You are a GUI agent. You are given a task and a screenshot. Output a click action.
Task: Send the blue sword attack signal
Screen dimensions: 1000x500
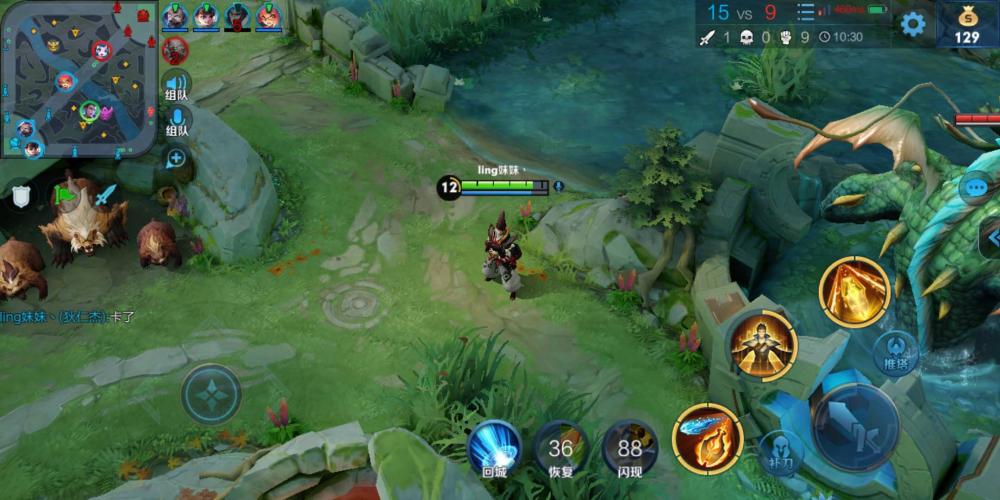point(105,194)
